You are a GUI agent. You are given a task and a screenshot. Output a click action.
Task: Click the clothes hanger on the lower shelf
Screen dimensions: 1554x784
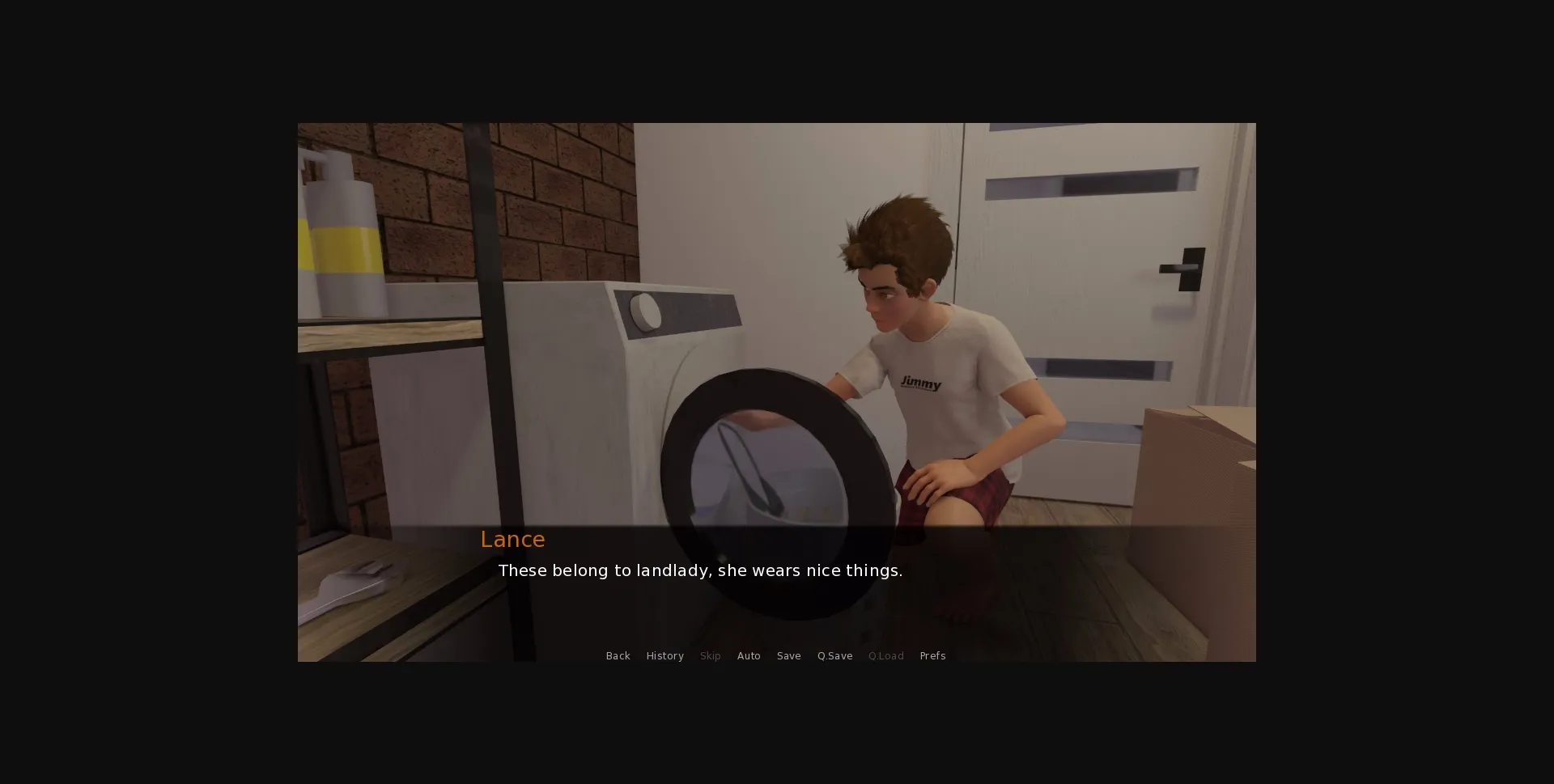click(x=356, y=583)
